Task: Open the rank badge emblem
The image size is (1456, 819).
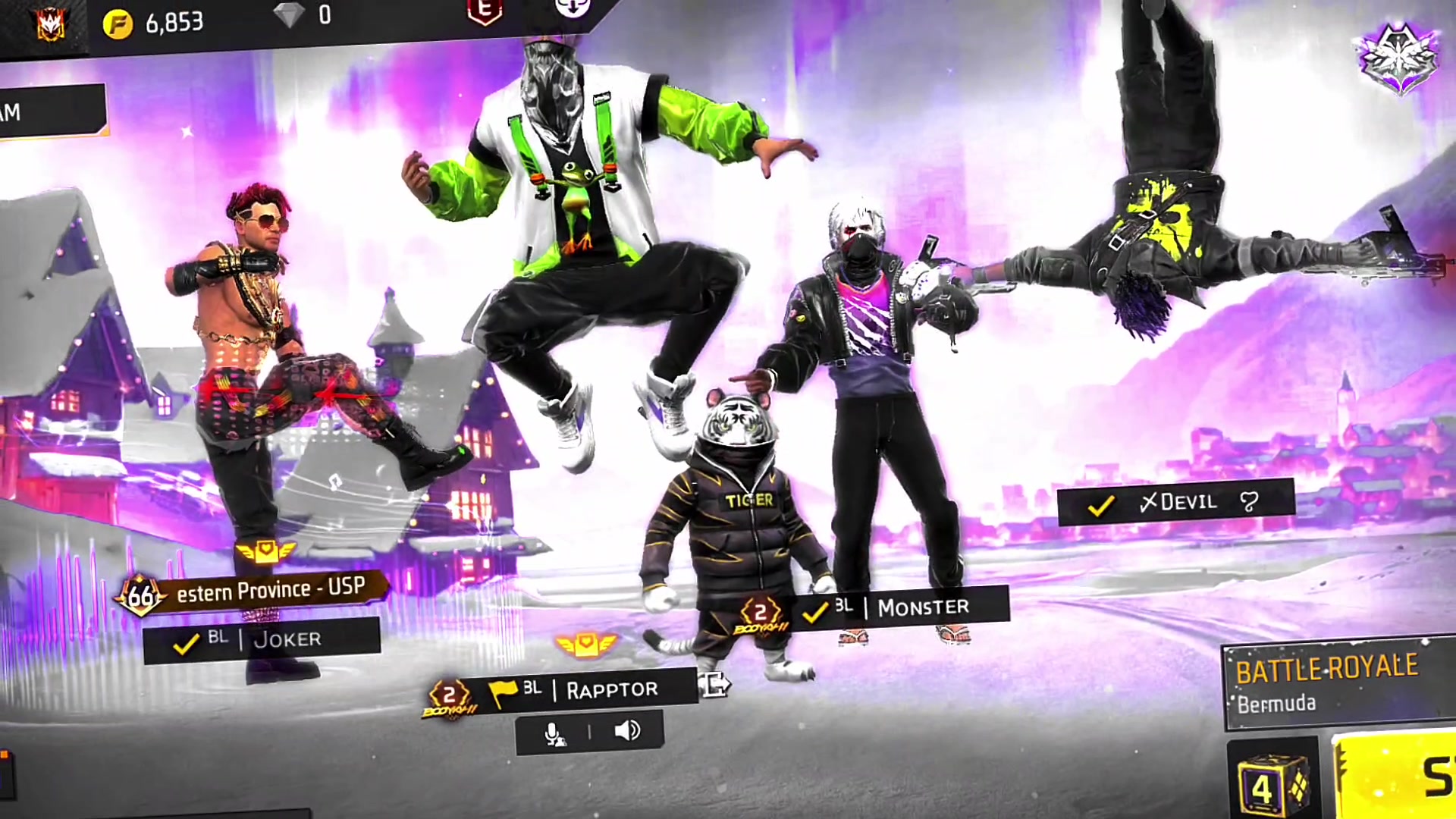Action: pos(1398,58)
